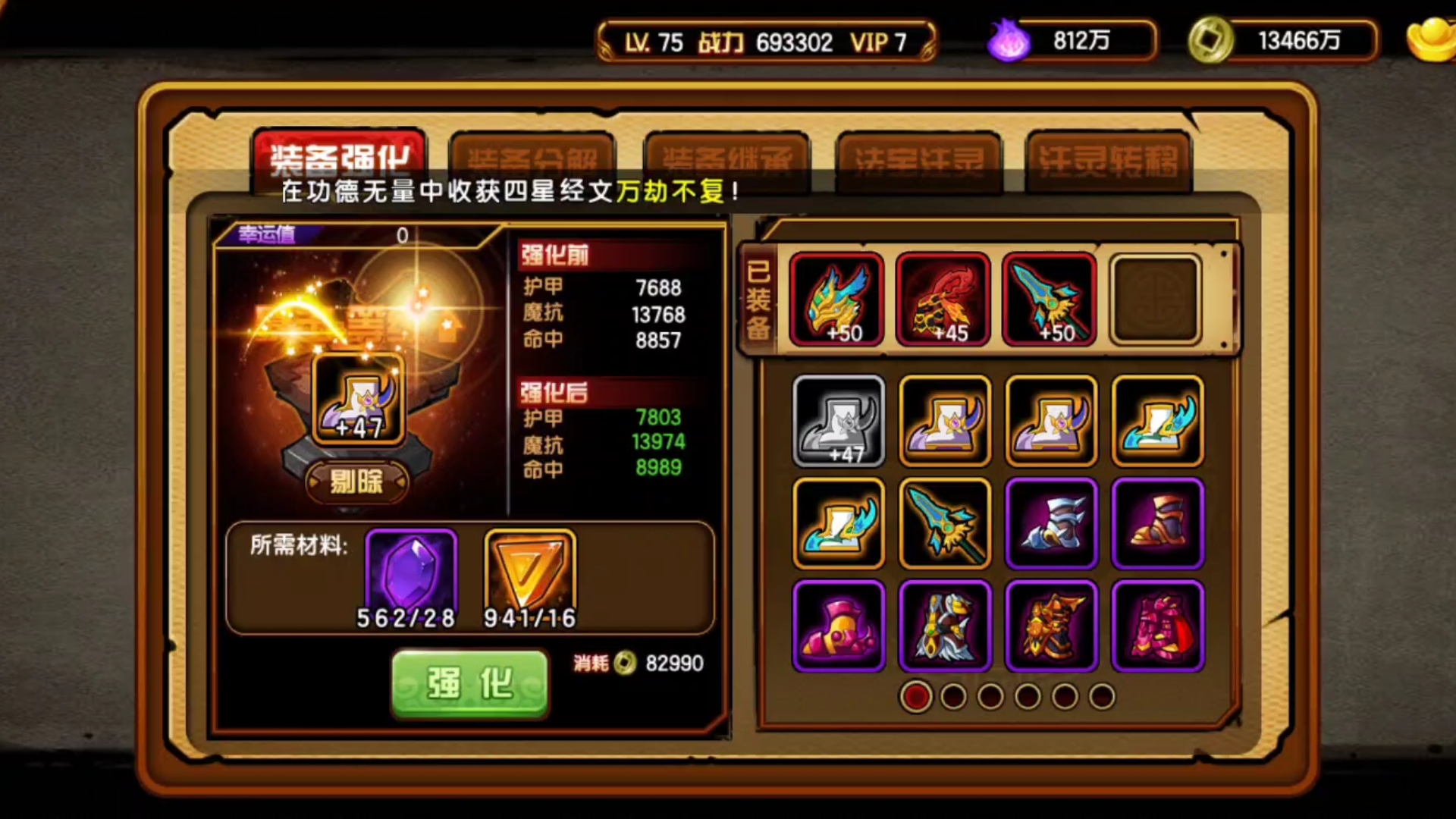Click the purple crystal material icon
Image resolution: width=1456 pixels, height=819 pixels.
point(411,573)
